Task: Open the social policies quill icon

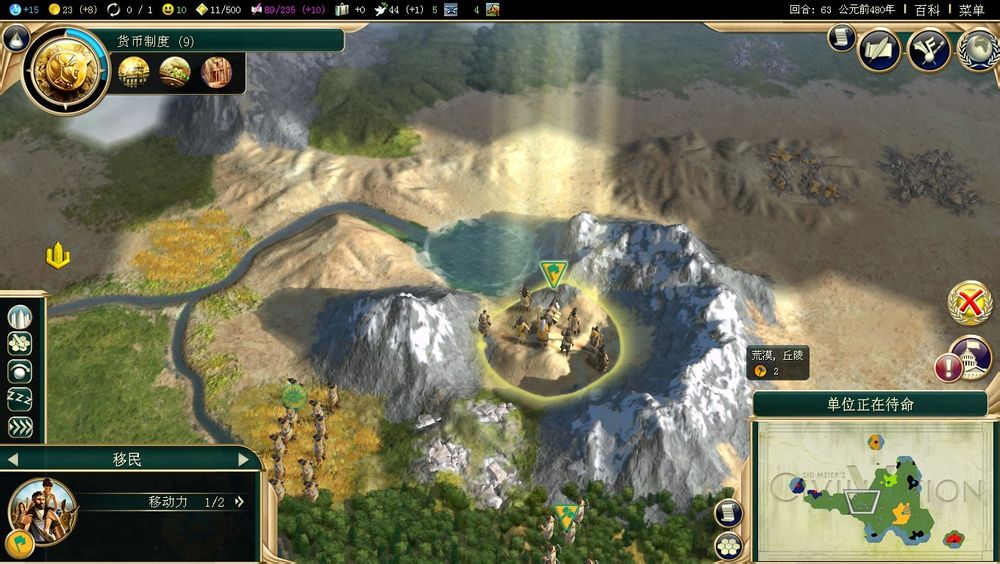Action: 879,50
